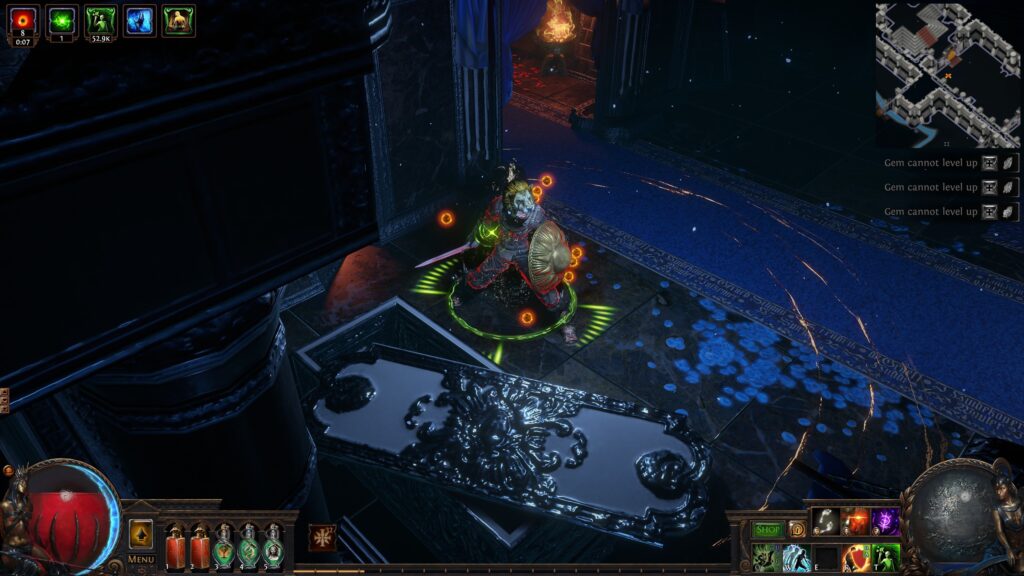Click the minimap
This screenshot has height=576, width=1024.
pyautogui.click(x=947, y=75)
